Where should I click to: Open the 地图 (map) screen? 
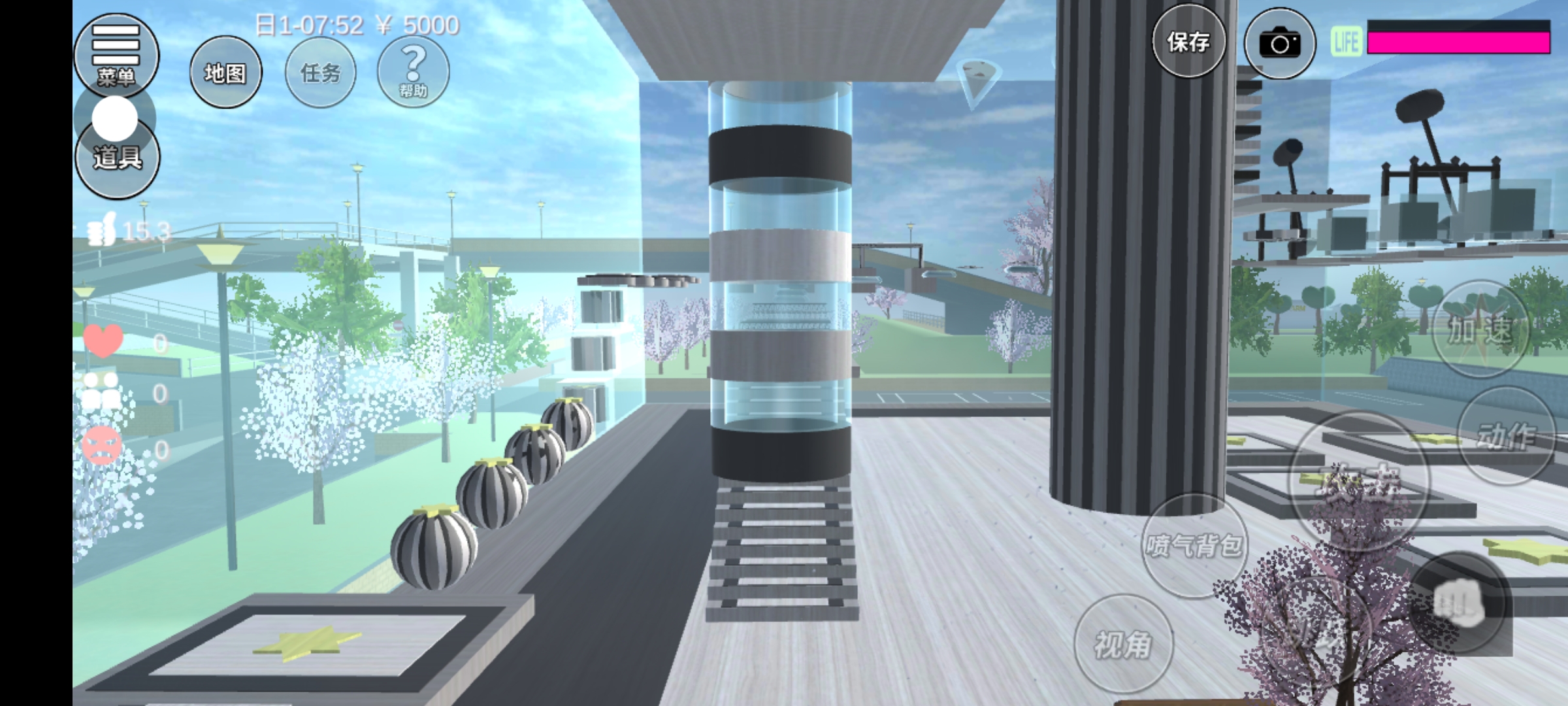[225, 73]
